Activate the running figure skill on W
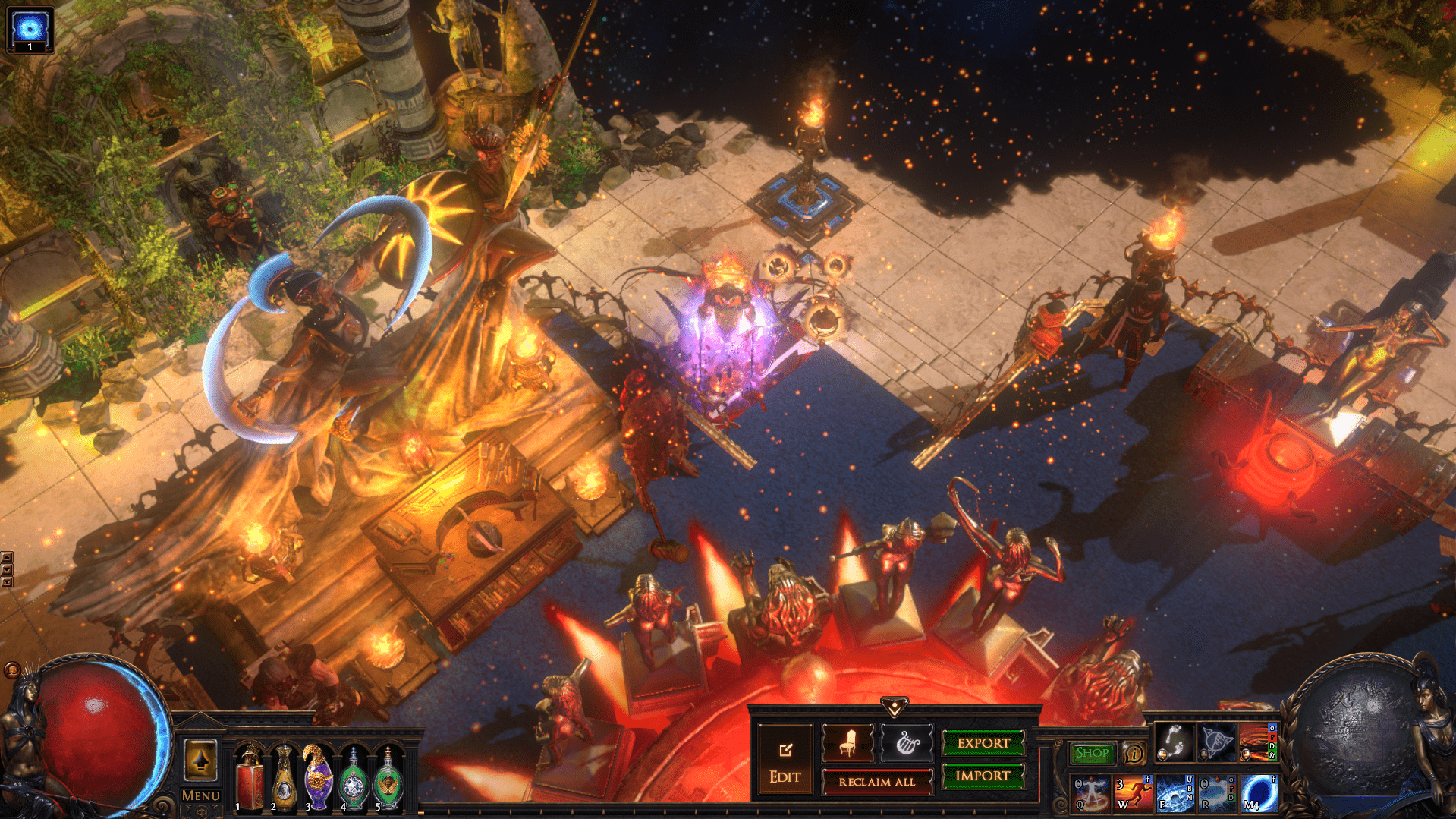 [x=1132, y=792]
